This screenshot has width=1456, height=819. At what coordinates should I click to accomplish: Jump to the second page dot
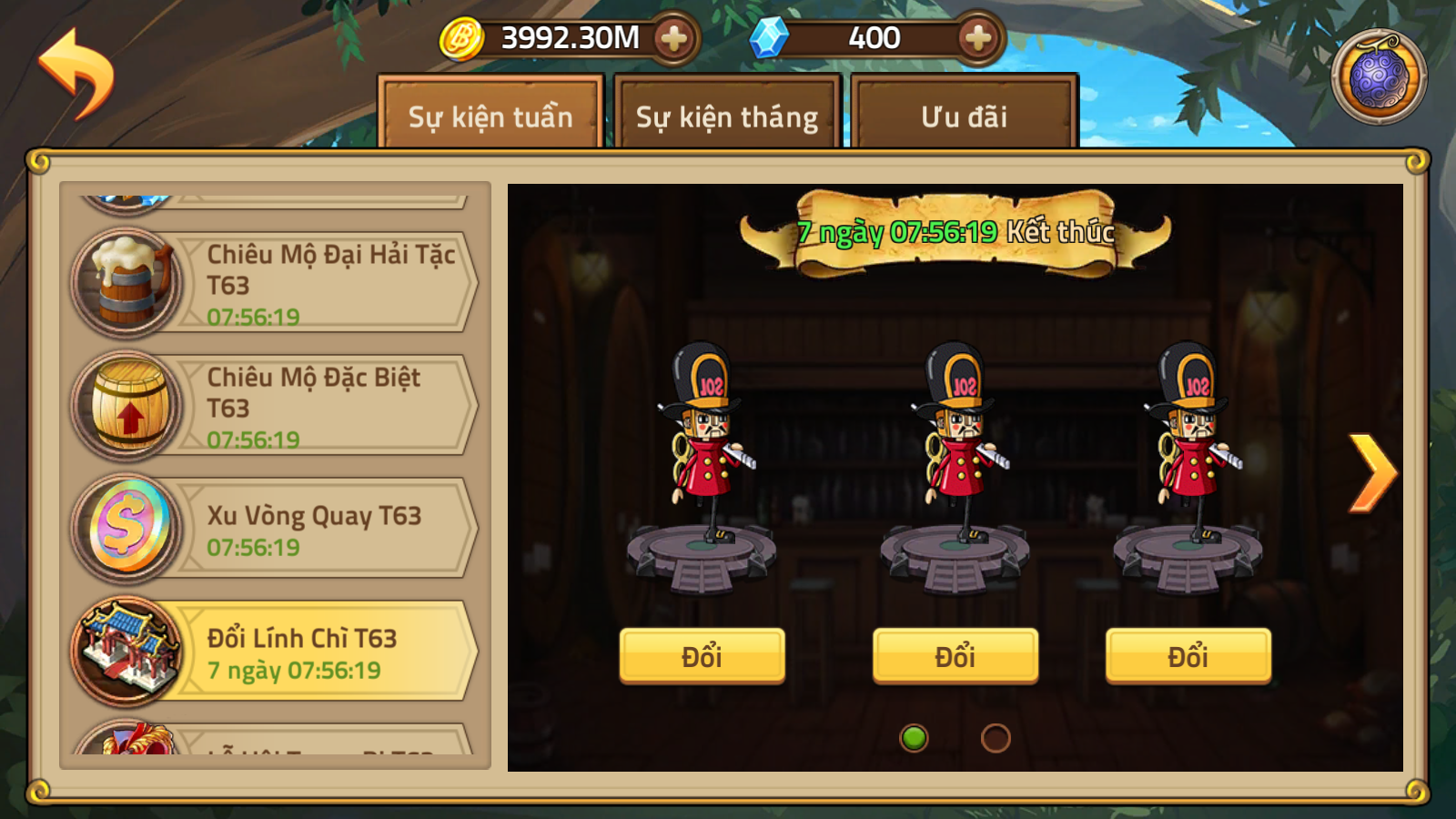point(996,738)
